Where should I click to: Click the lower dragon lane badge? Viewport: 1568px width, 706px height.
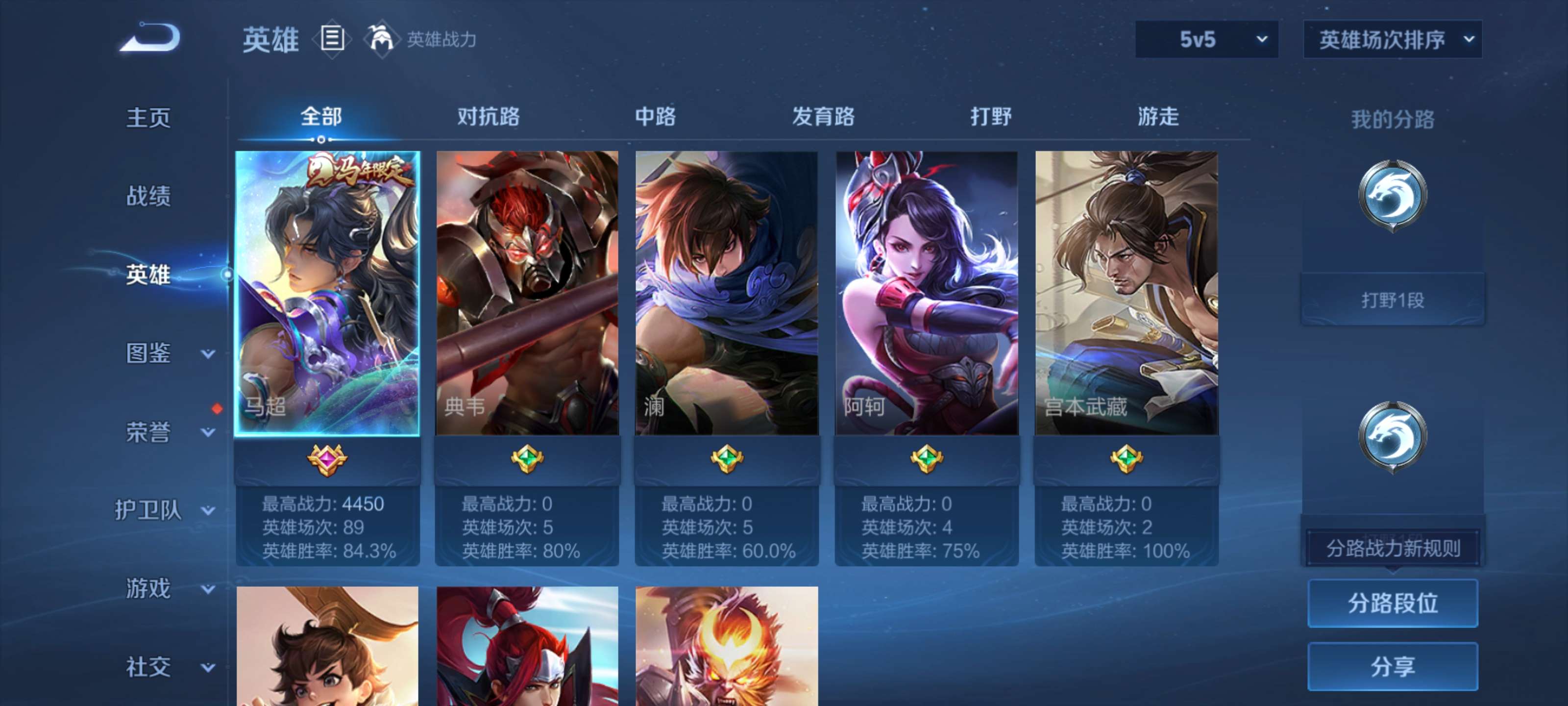click(x=1394, y=435)
